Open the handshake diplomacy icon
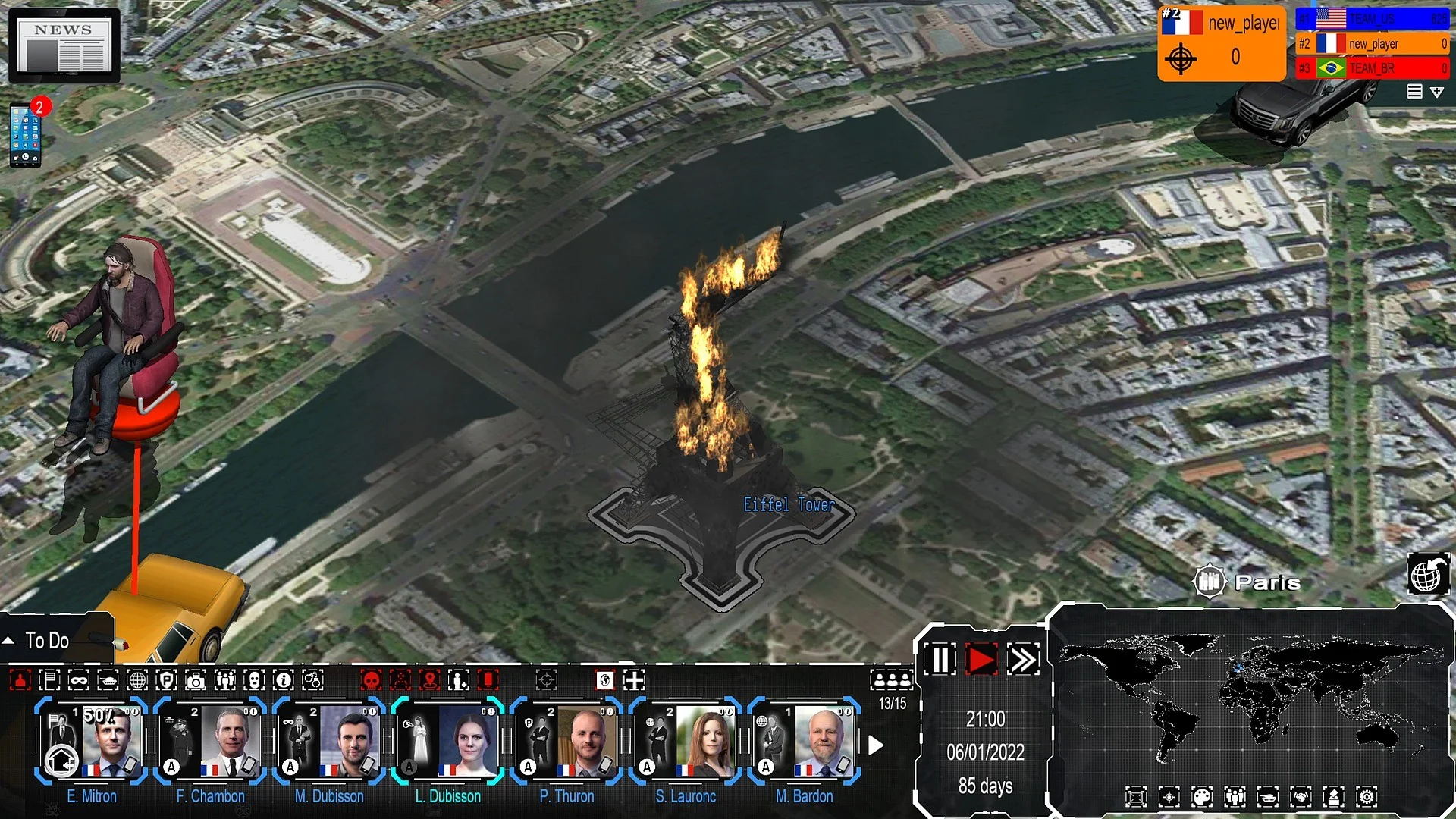 pos(1301,796)
